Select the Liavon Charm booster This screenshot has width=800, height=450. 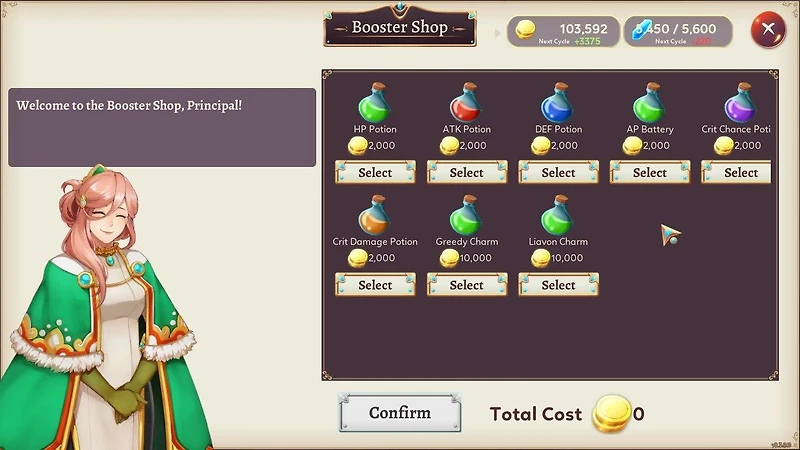(x=558, y=285)
